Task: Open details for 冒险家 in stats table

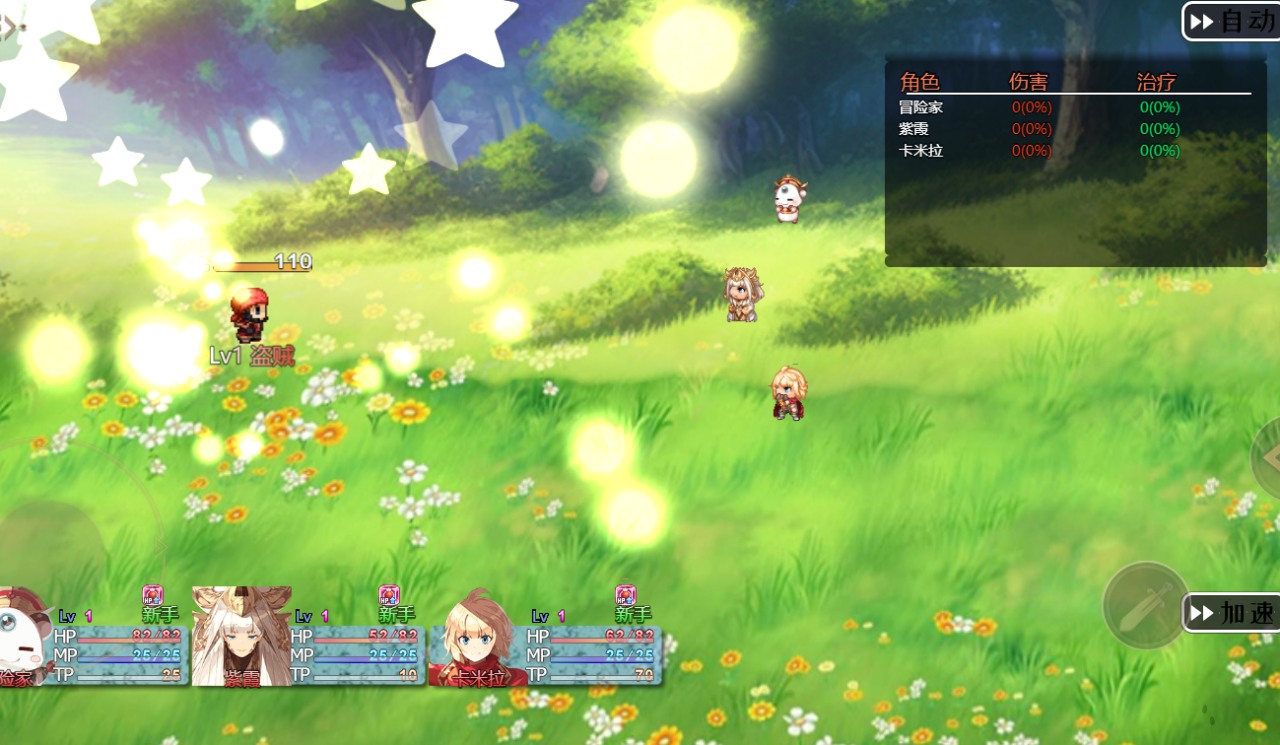Action: (x=920, y=106)
